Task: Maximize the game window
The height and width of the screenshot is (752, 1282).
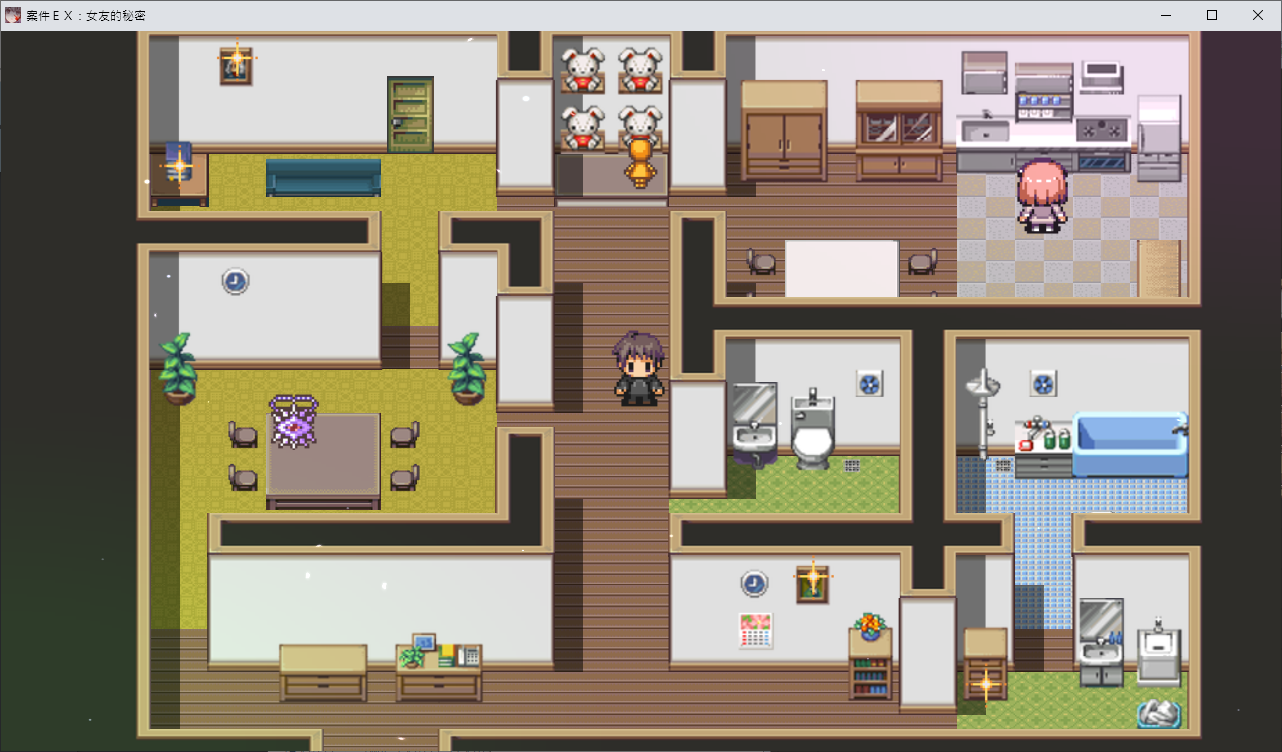Action: point(1211,15)
